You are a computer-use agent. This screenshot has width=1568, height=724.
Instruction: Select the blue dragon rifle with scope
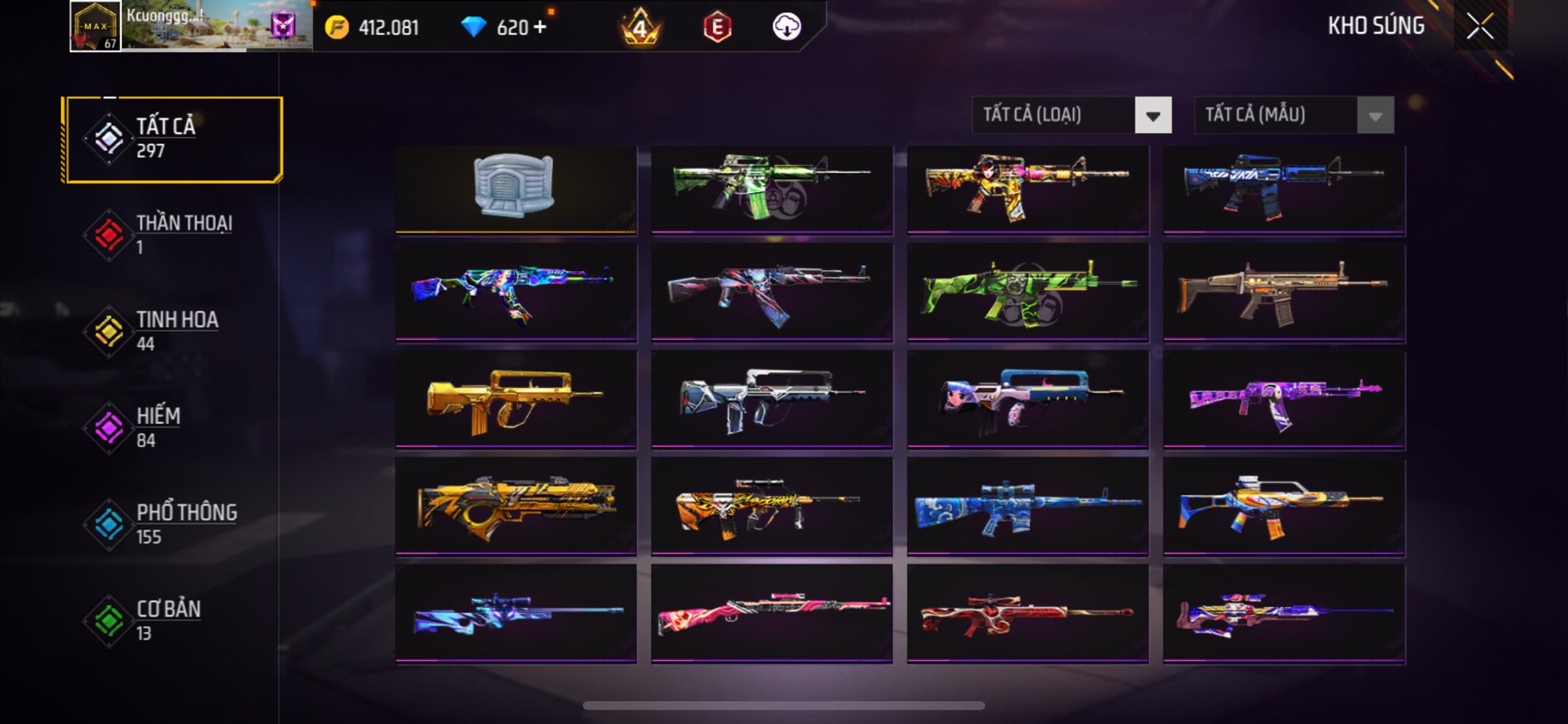pyautogui.click(x=1027, y=506)
